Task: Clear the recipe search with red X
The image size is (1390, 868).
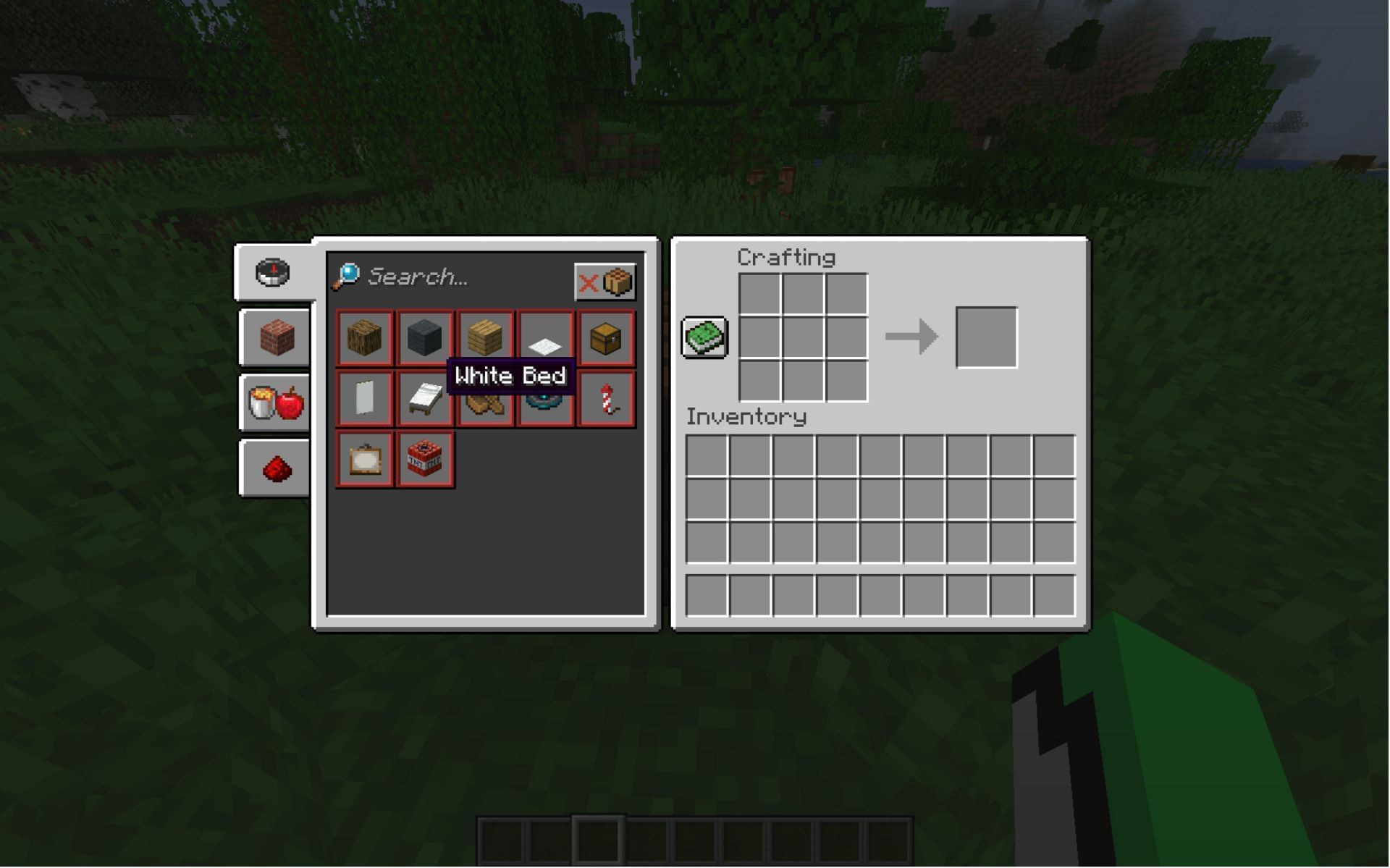Action: pos(588,281)
